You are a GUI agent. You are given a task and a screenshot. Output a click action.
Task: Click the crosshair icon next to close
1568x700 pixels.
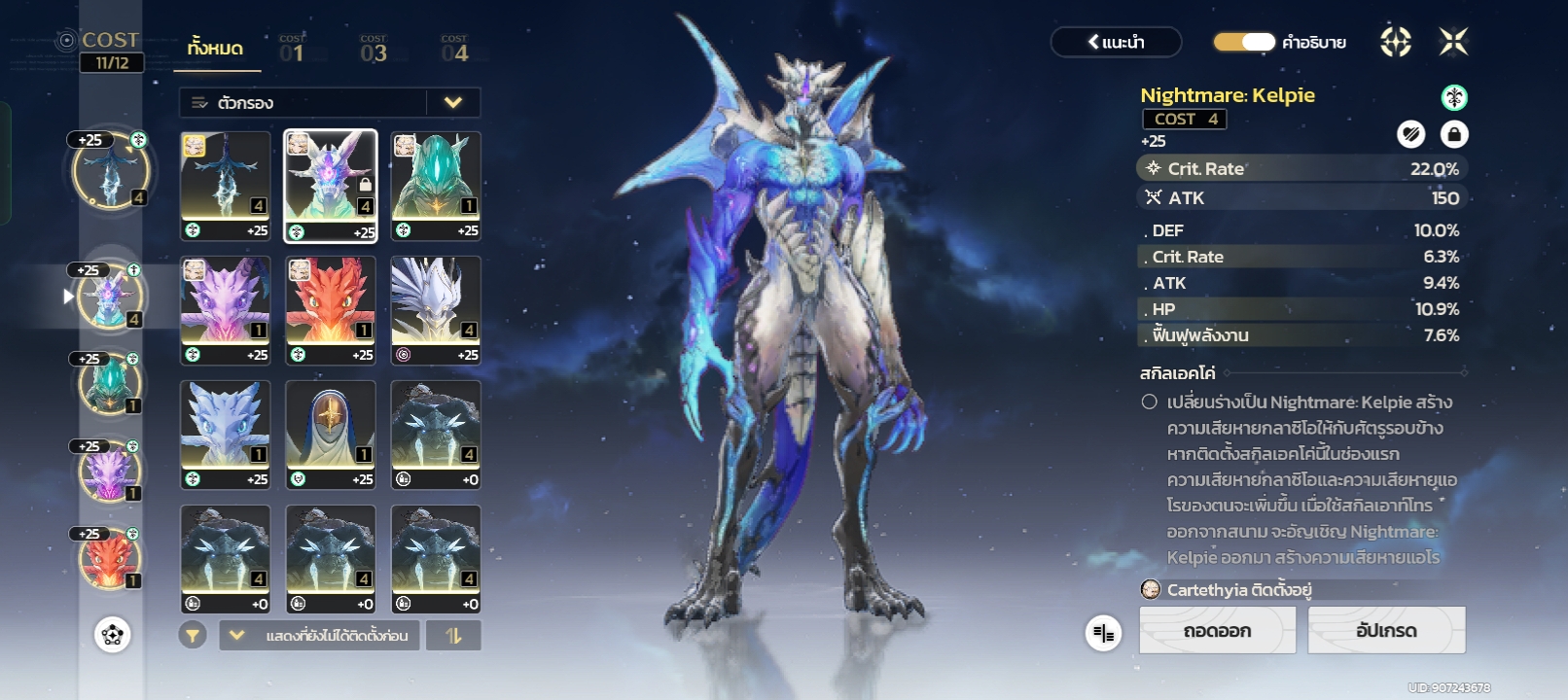click(x=1396, y=42)
